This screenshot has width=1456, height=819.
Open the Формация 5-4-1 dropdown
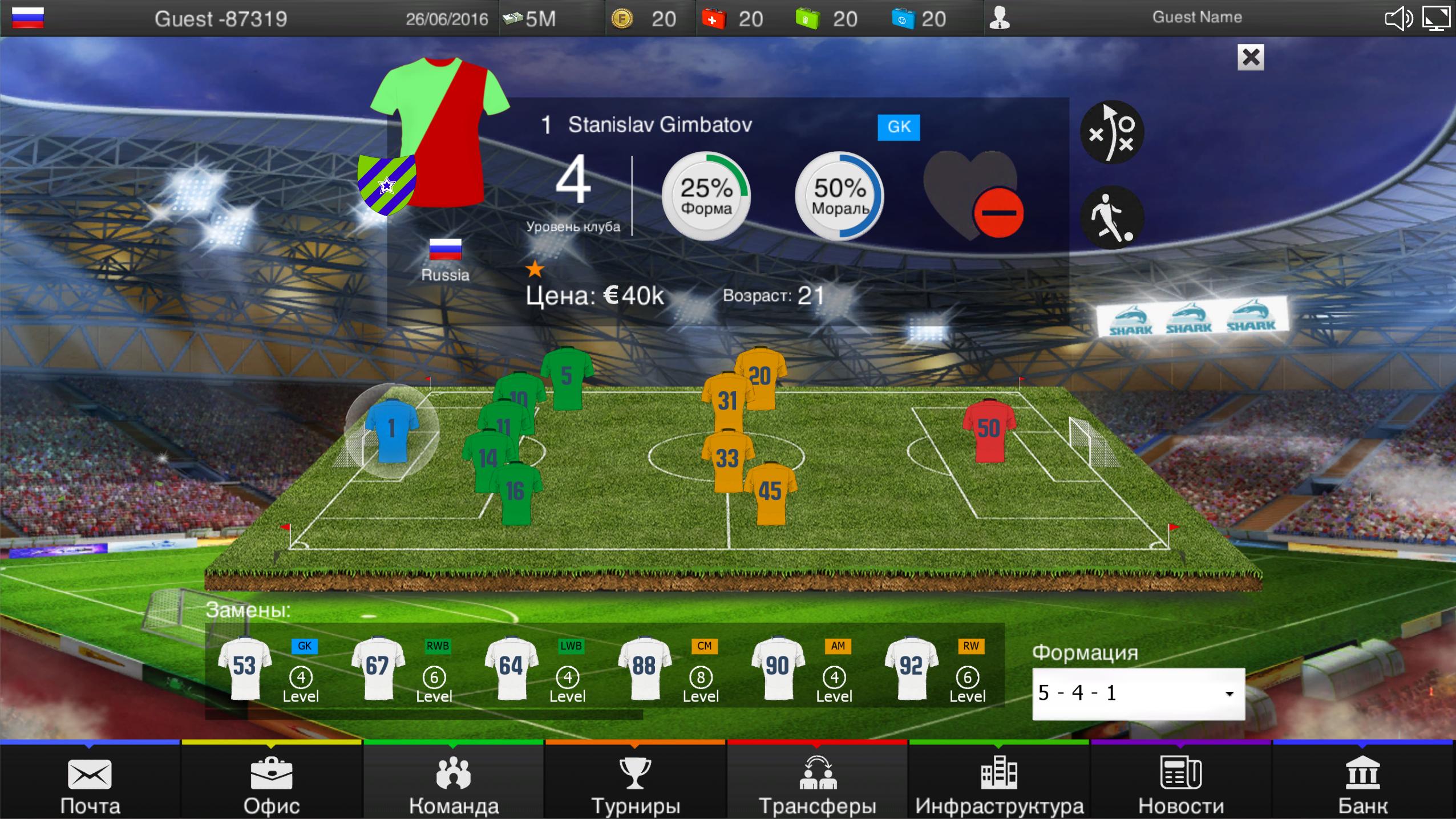(1139, 694)
